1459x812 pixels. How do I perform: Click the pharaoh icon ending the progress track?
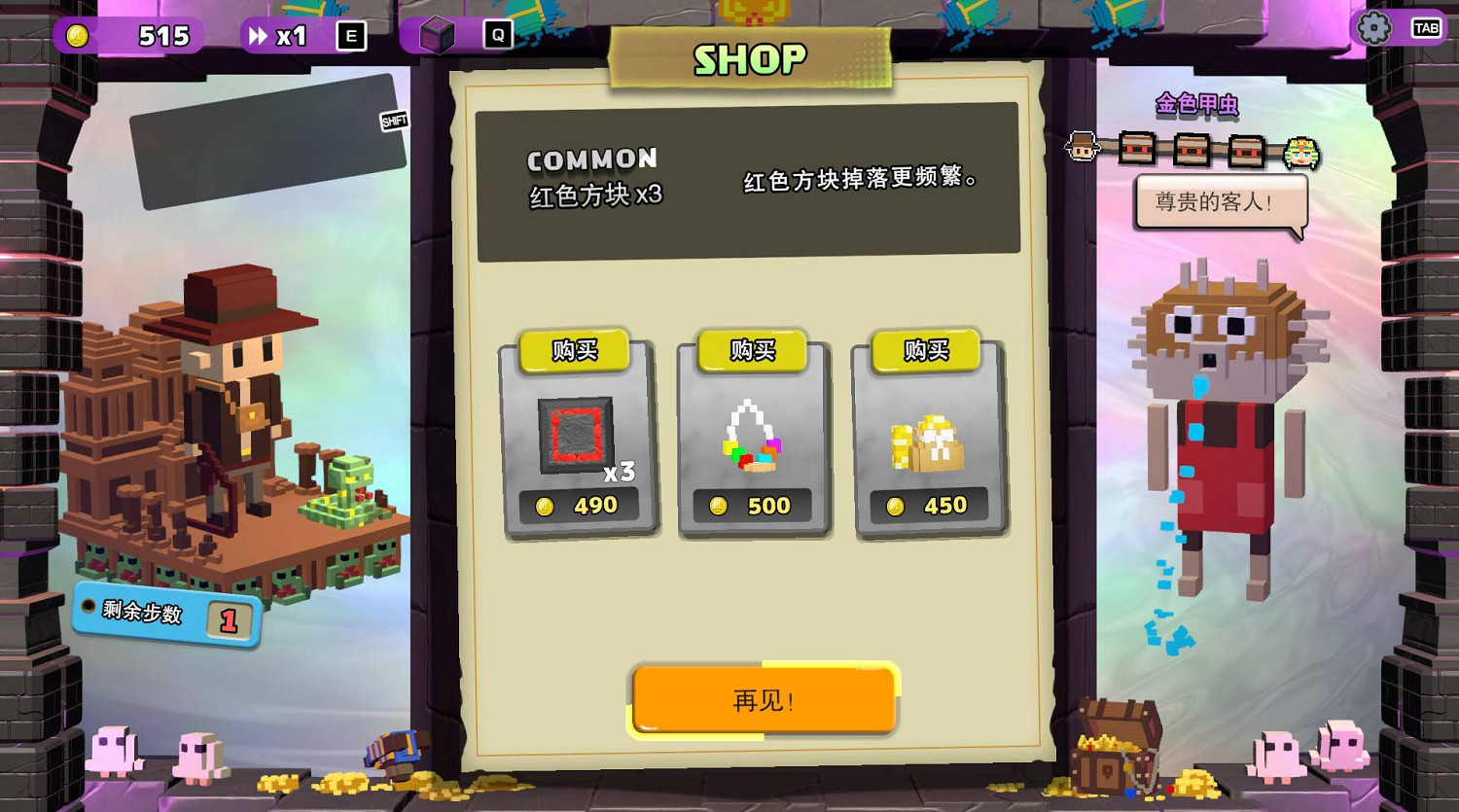(x=1301, y=154)
